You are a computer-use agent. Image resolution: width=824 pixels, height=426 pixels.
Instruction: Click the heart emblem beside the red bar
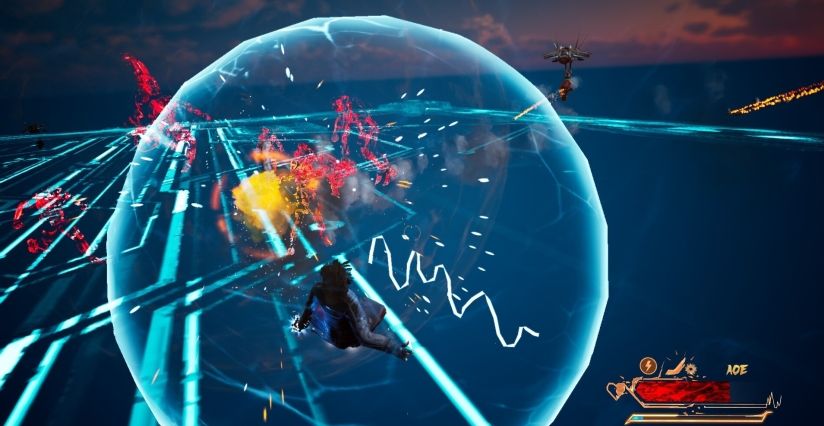[620, 387]
